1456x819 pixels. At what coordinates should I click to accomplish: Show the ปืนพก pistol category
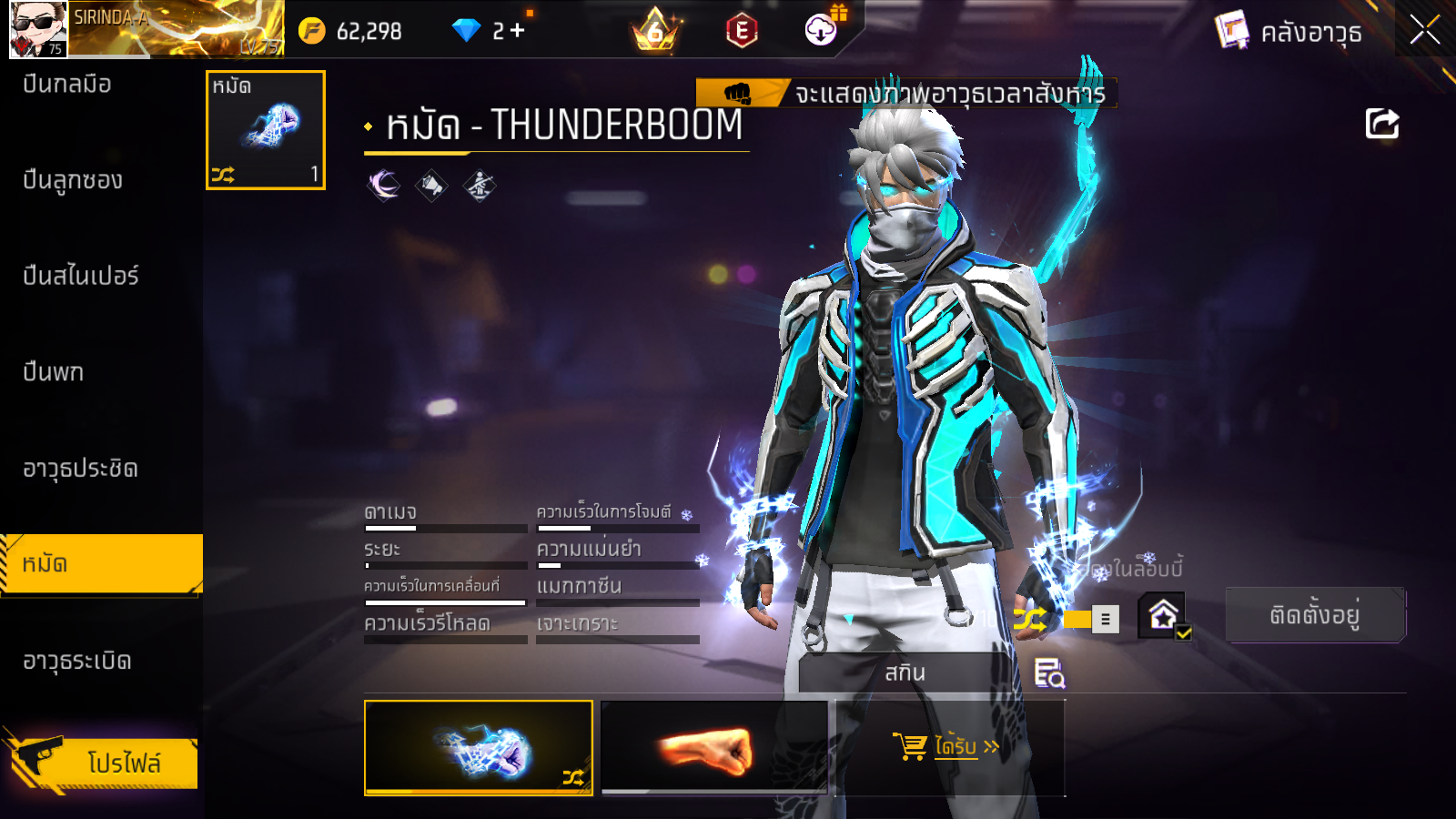(54, 372)
